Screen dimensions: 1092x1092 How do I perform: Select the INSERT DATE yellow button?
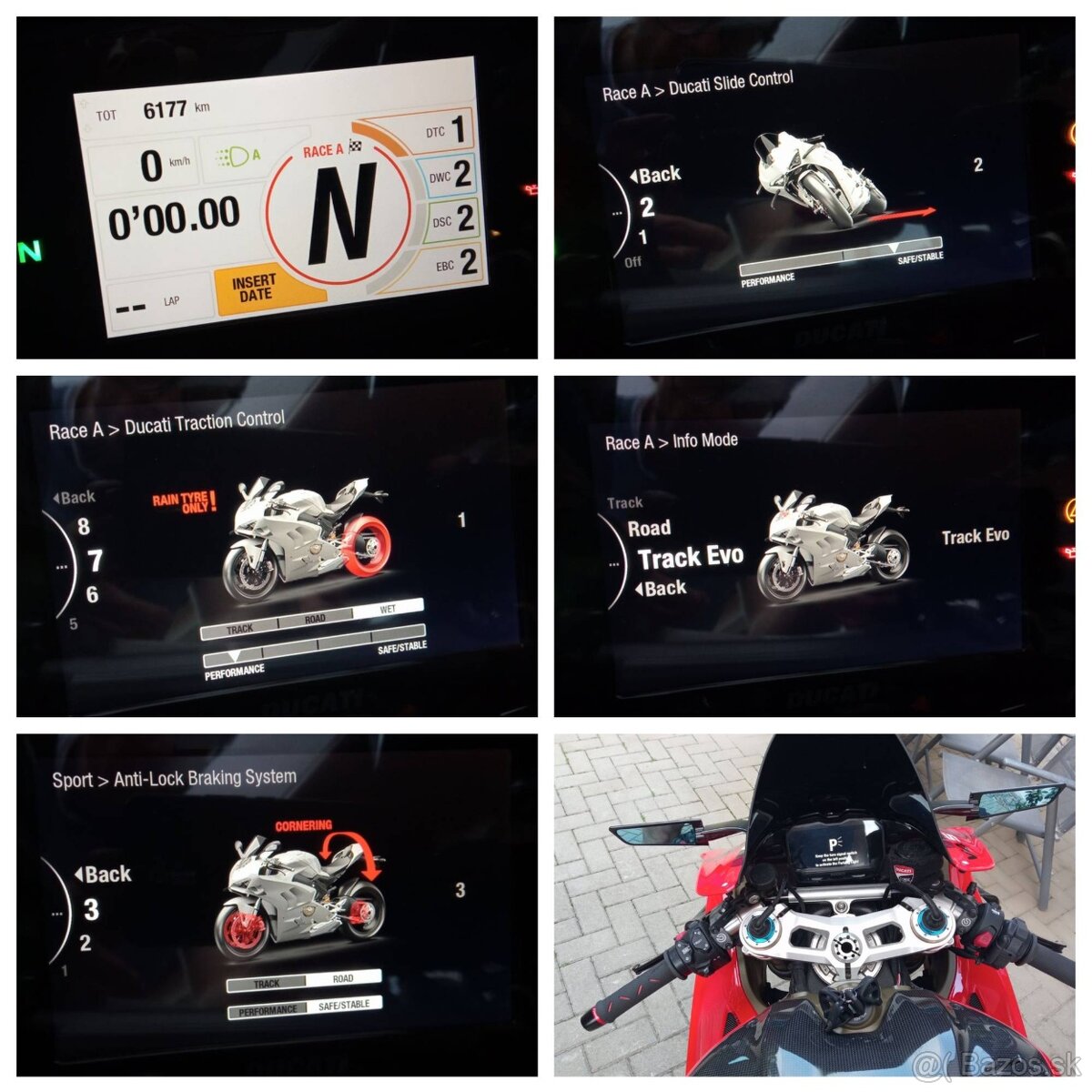point(256,288)
